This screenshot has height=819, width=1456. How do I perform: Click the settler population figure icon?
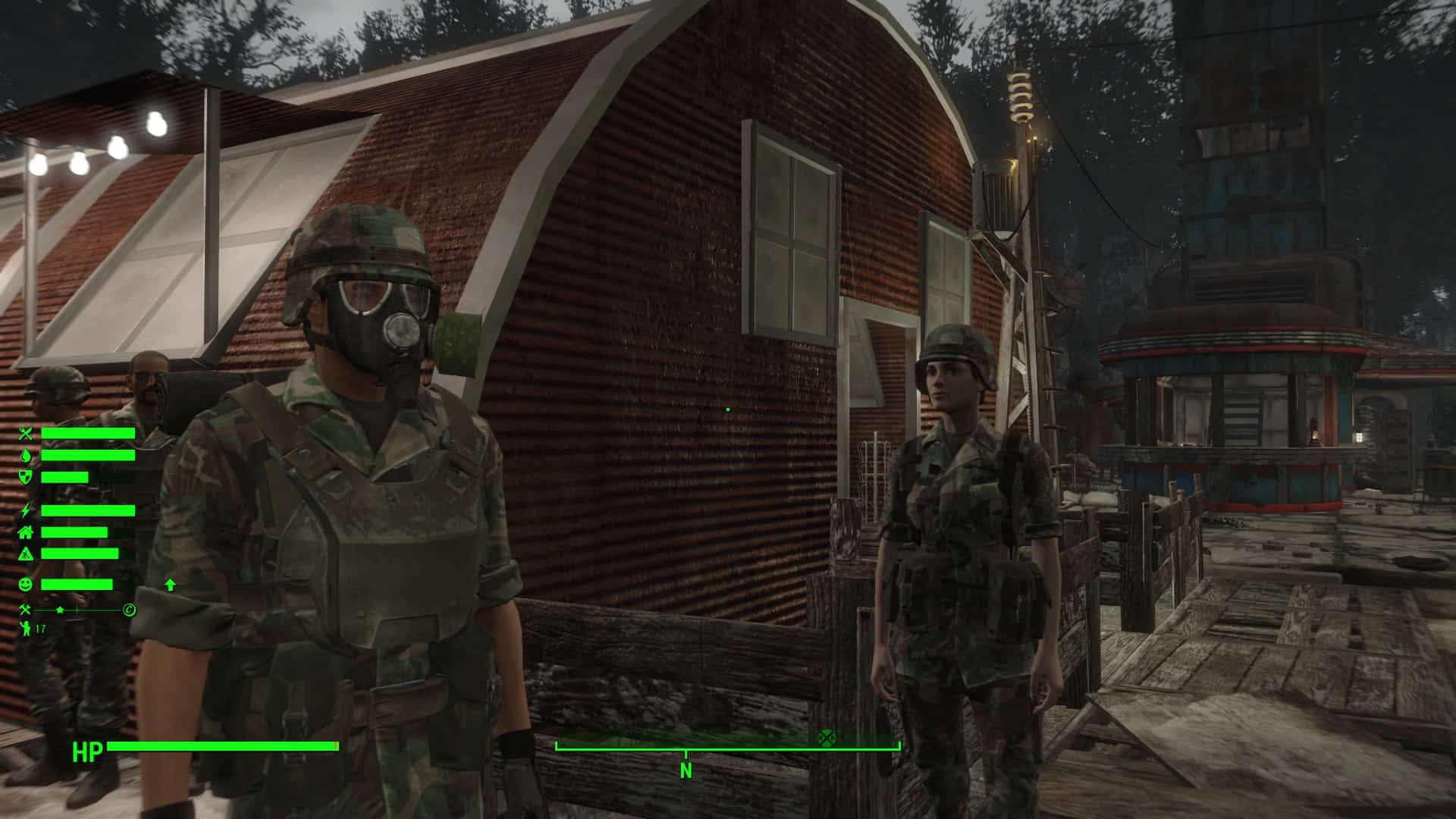pyautogui.click(x=26, y=629)
